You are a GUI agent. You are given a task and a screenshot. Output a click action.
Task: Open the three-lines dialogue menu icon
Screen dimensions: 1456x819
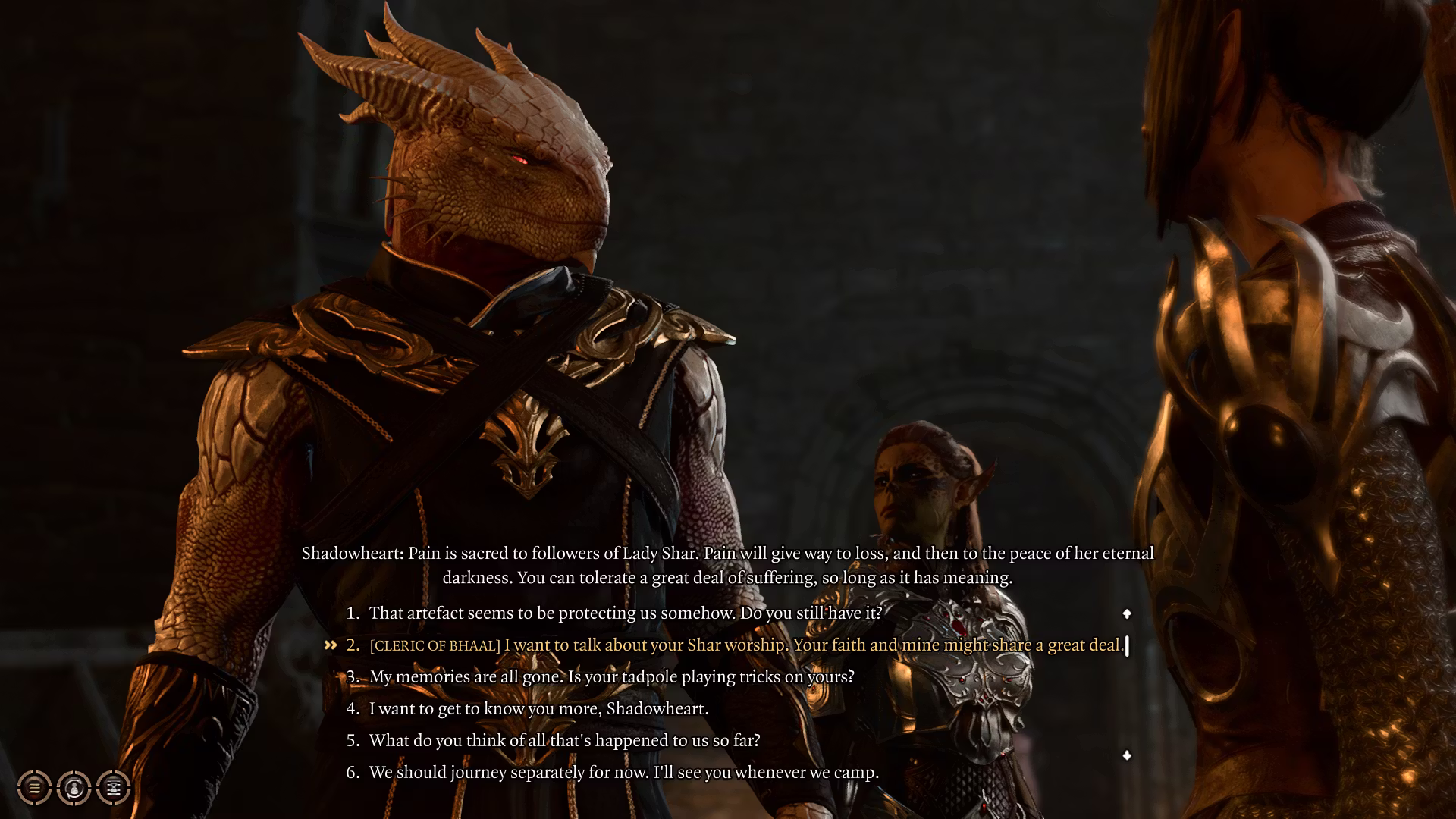coord(35,788)
